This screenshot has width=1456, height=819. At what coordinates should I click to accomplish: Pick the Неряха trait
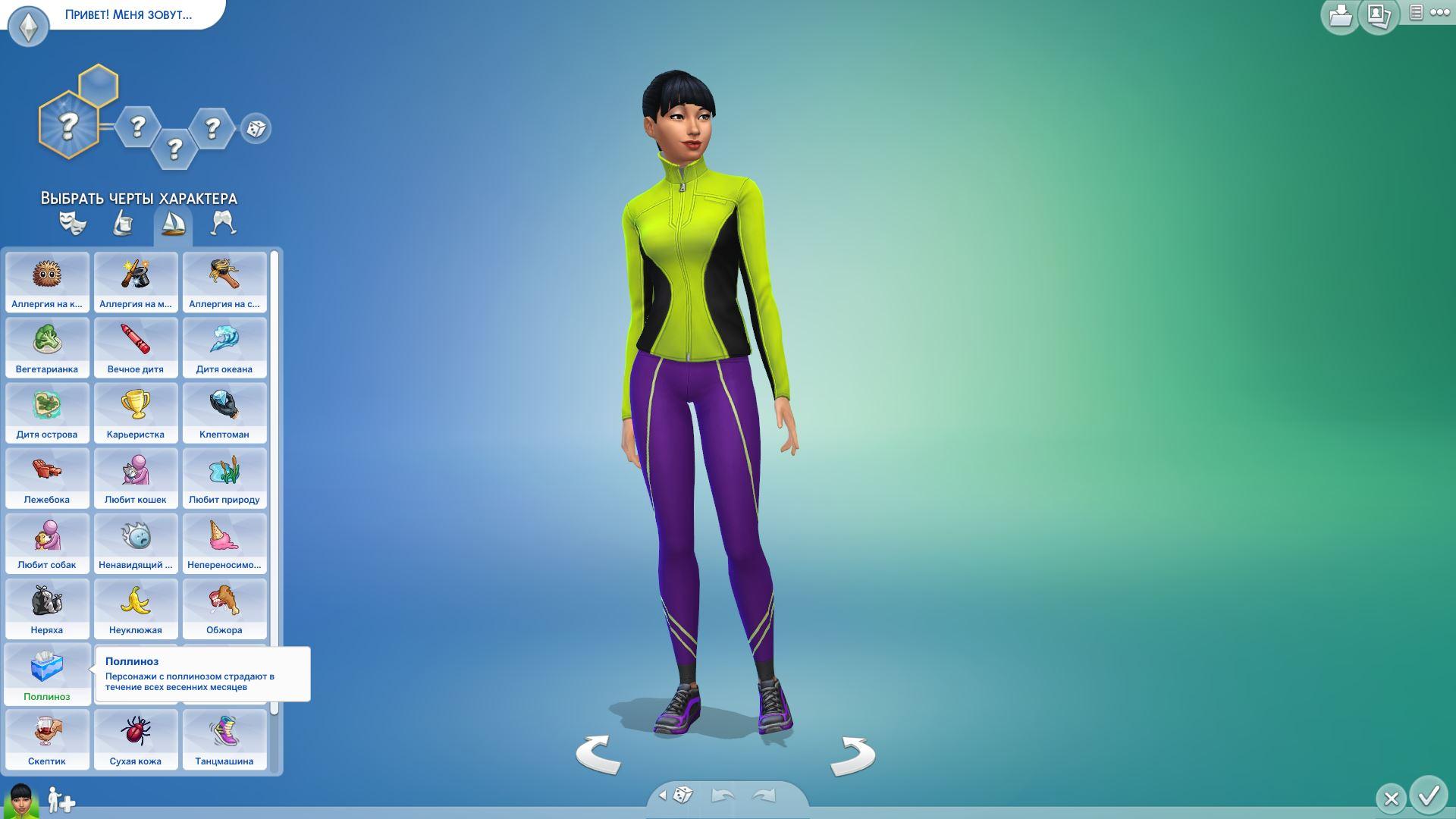tap(47, 608)
